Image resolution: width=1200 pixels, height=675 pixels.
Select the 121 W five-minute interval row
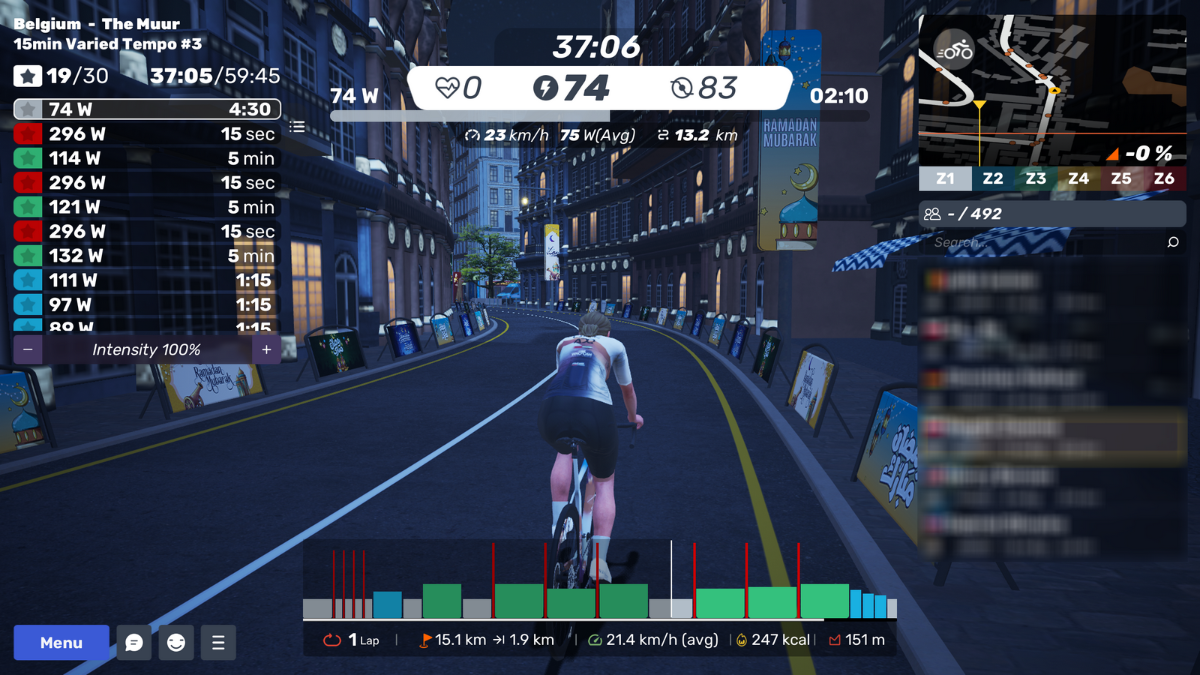(146, 207)
